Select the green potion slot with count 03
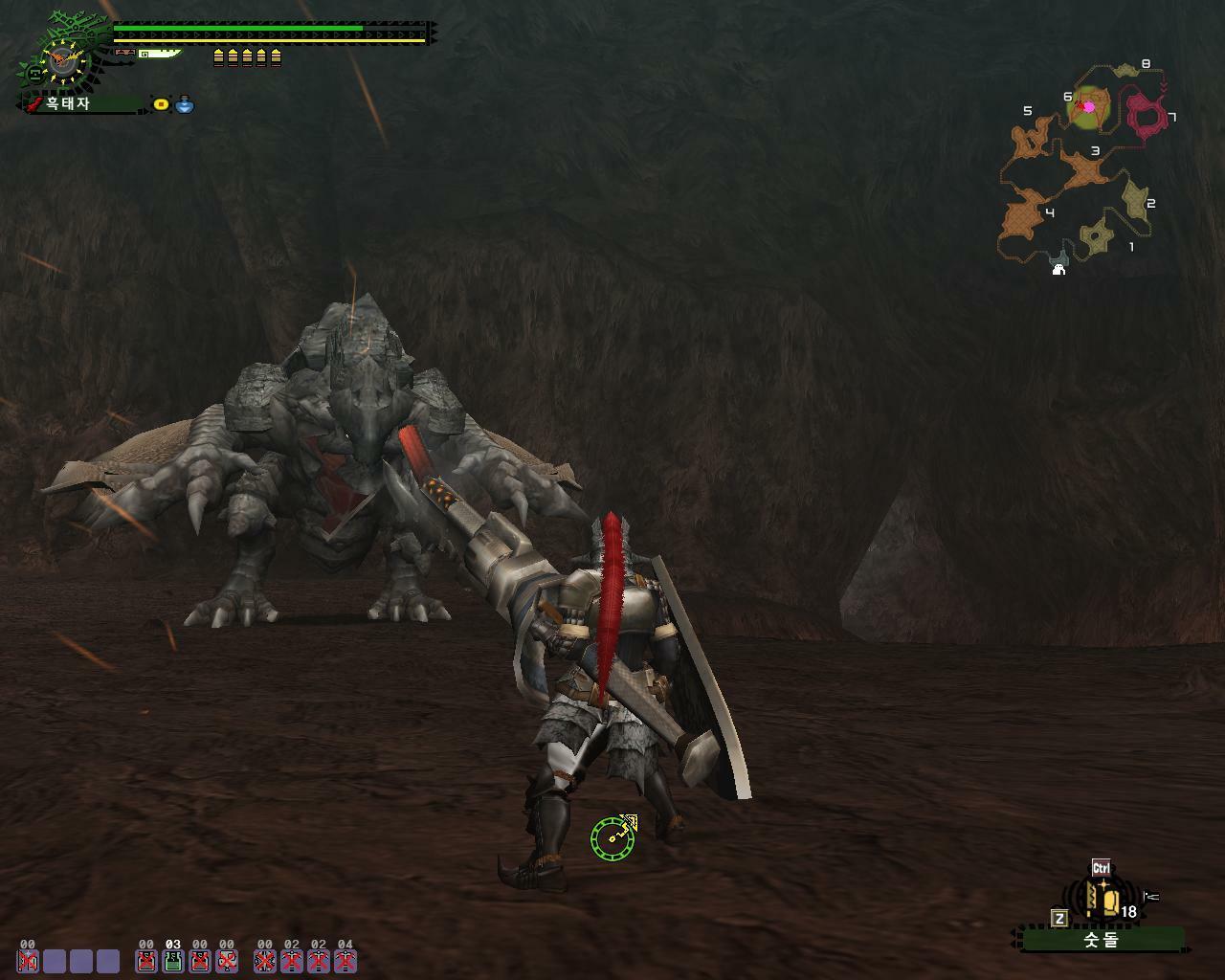Image resolution: width=1225 pixels, height=980 pixels. [173, 960]
